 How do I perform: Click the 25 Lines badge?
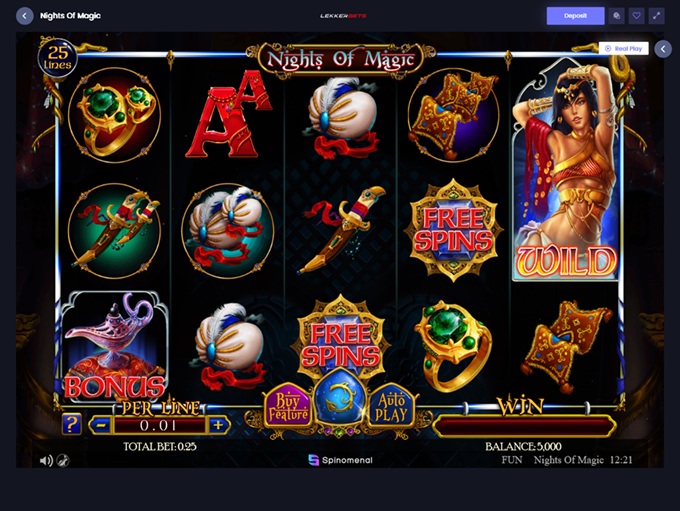[x=58, y=57]
